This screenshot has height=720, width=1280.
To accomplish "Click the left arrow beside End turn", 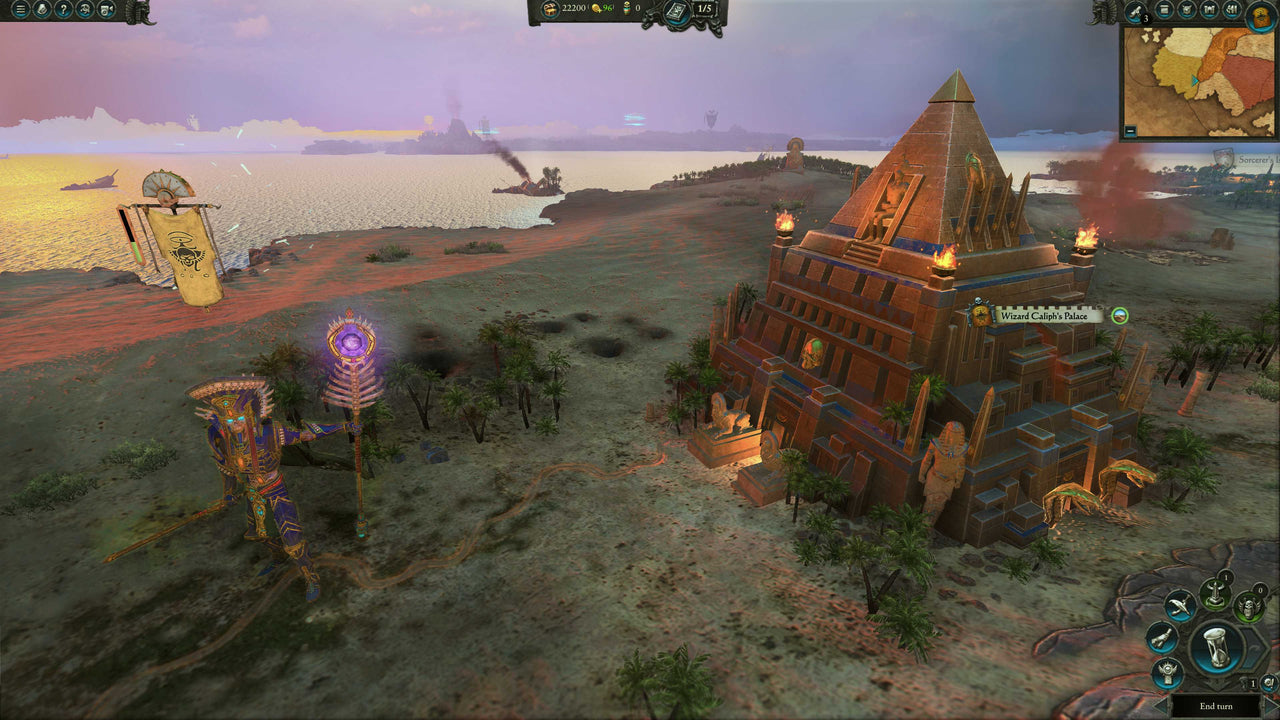I will [x=1158, y=704].
